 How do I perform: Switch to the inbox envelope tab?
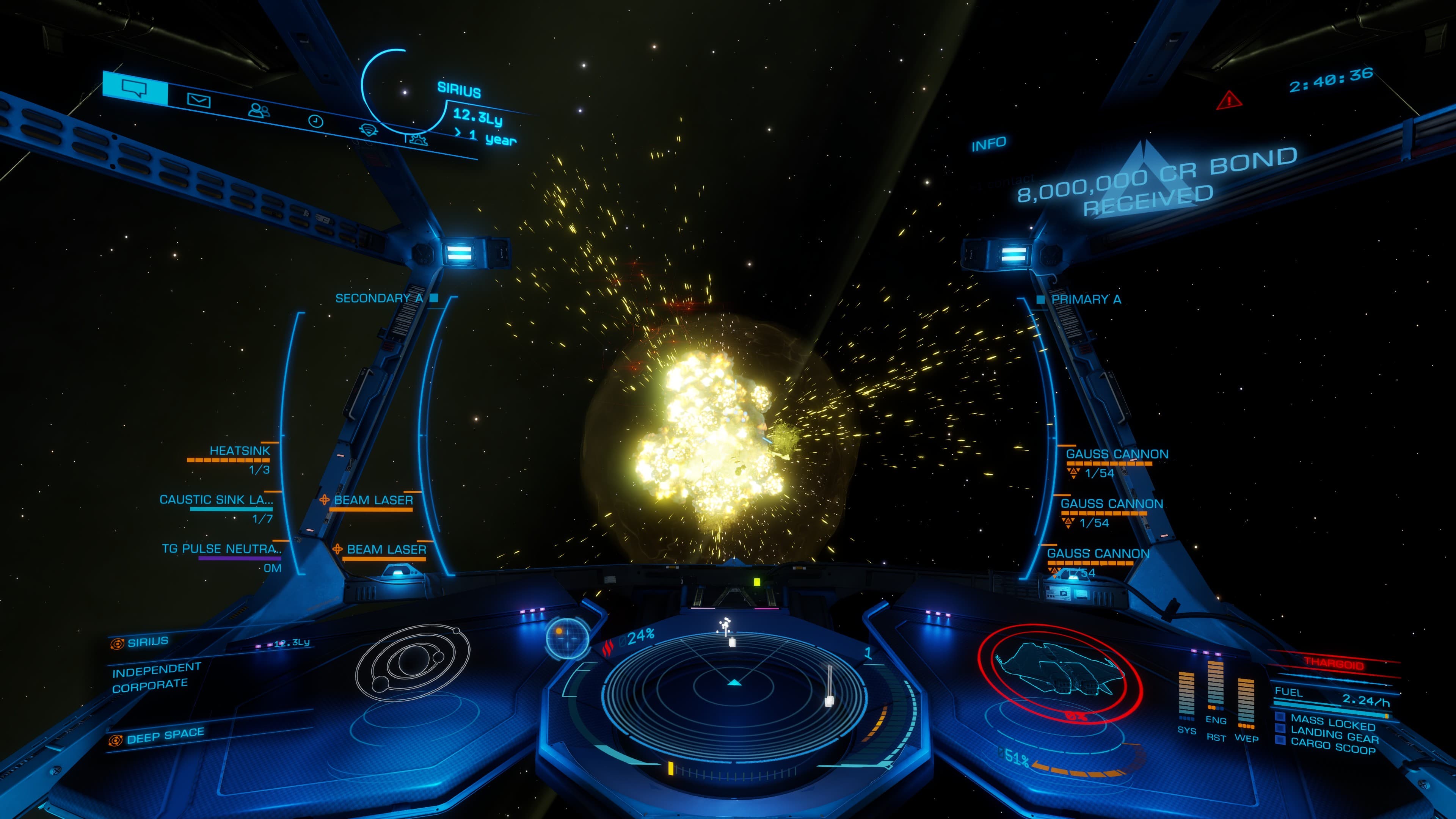point(198,100)
